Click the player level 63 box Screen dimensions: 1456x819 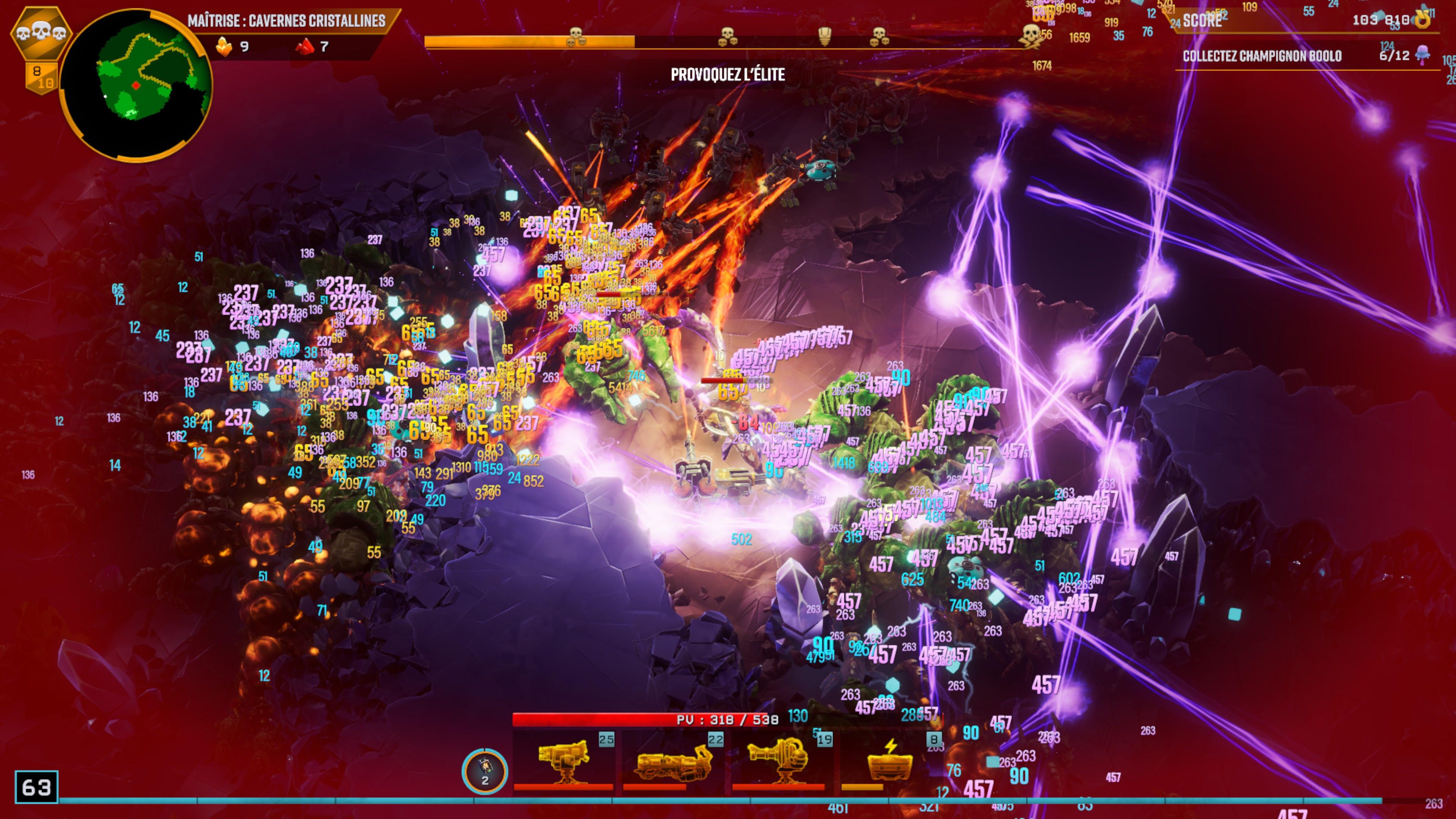36,787
